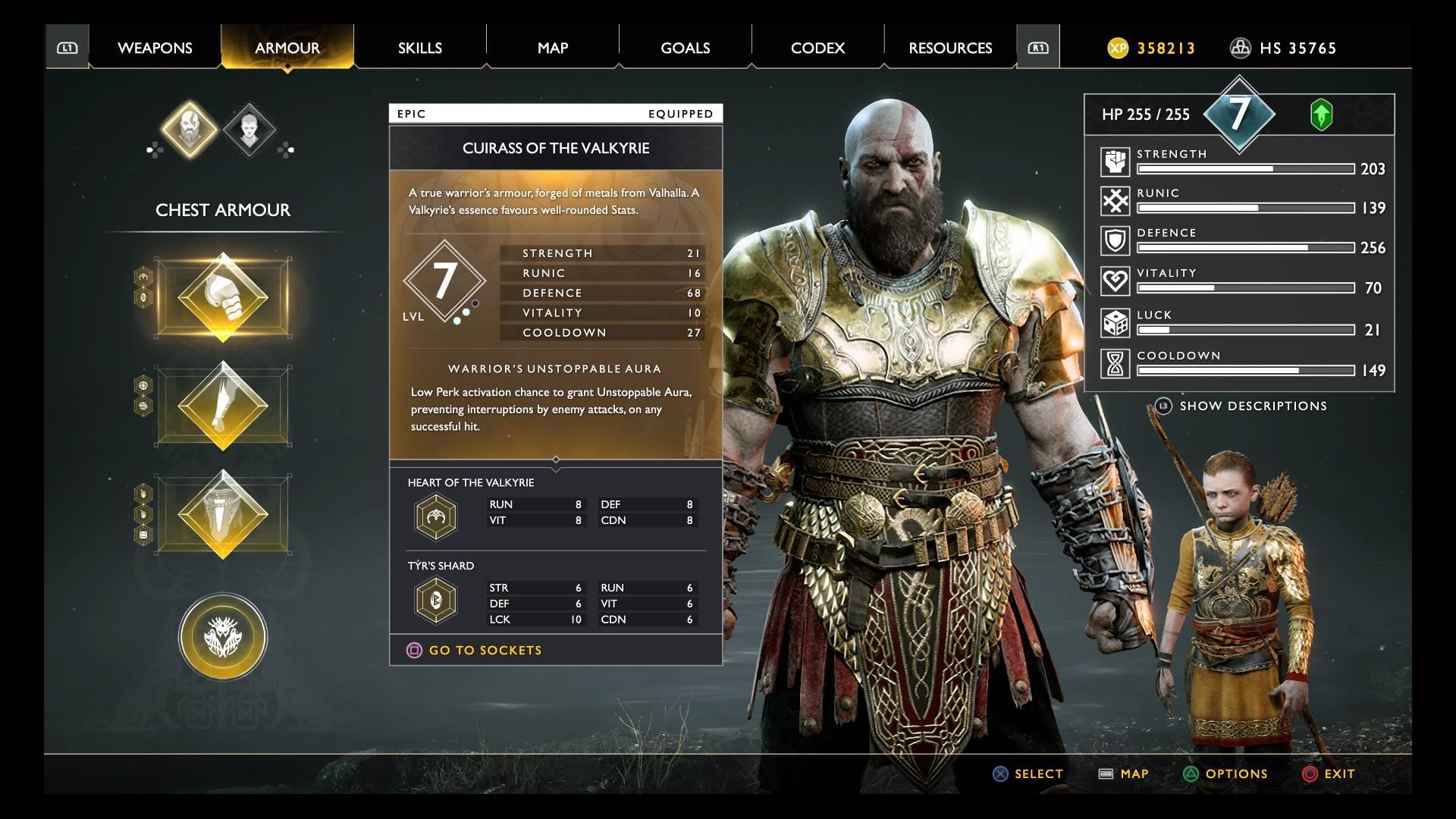Select the Cooldown hourglass stat icon
The height and width of the screenshot is (819, 1456).
(x=1113, y=362)
